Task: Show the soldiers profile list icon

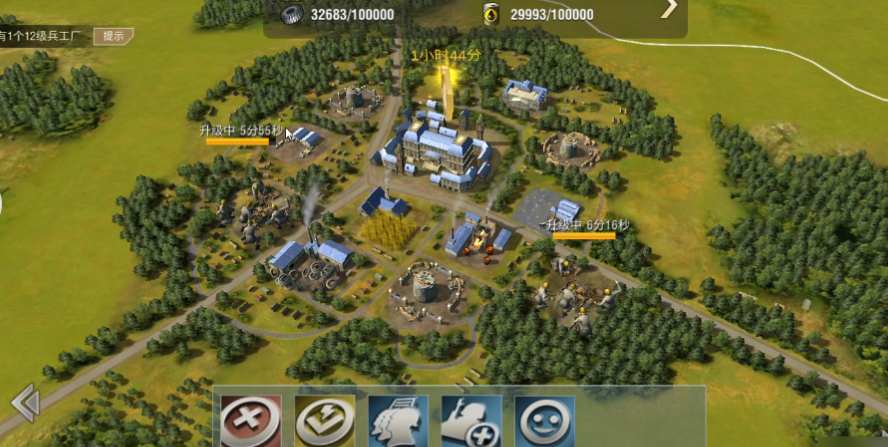Action: [398, 421]
